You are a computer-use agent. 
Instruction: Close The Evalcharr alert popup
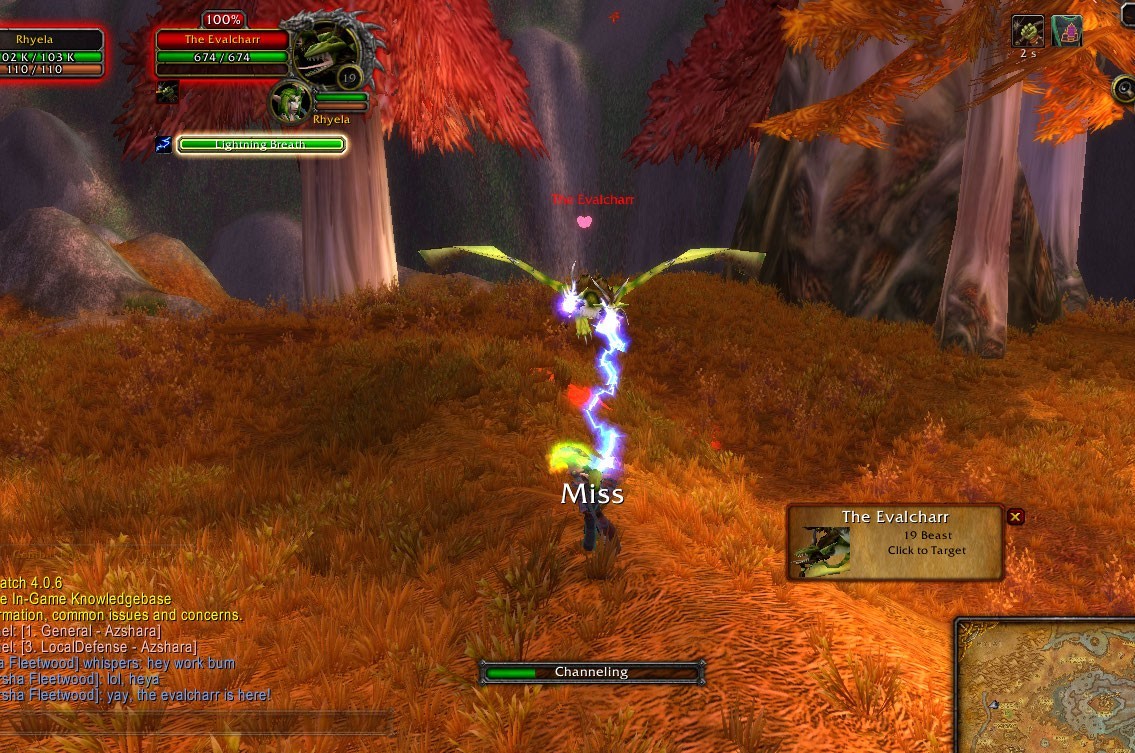pos(1015,517)
